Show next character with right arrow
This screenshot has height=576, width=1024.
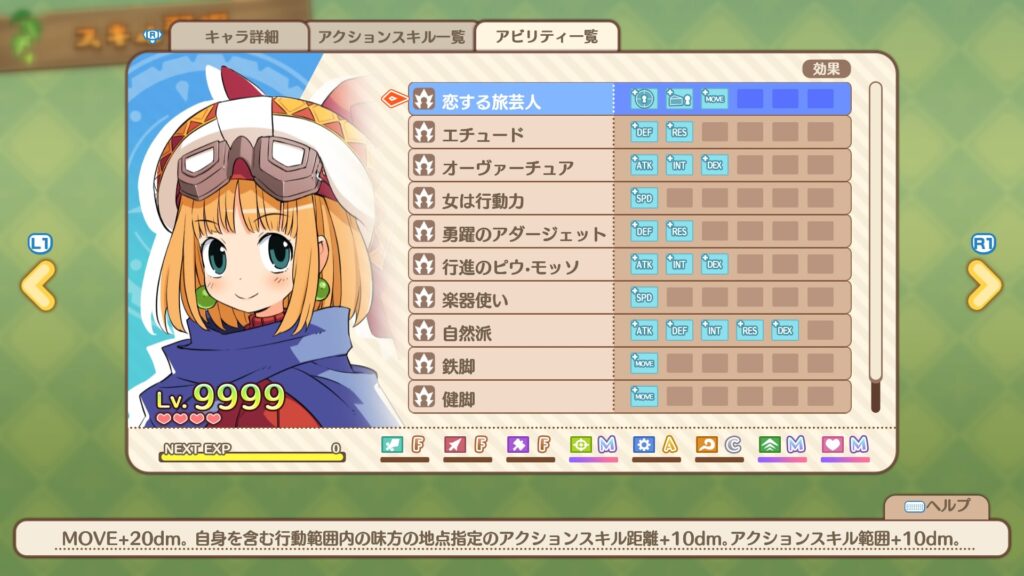(984, 286)
